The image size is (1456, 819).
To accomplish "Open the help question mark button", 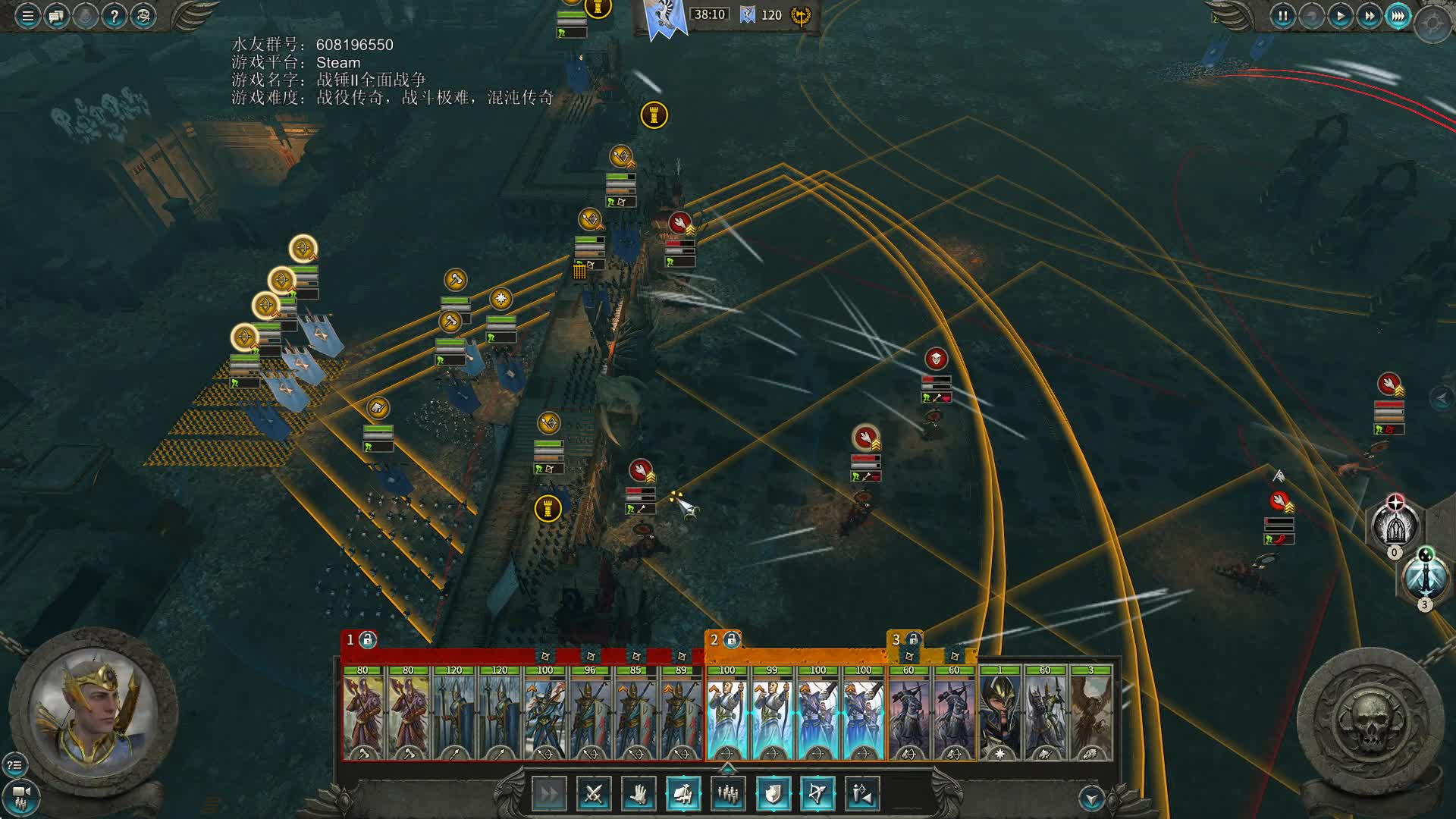I will click(114, 16).
